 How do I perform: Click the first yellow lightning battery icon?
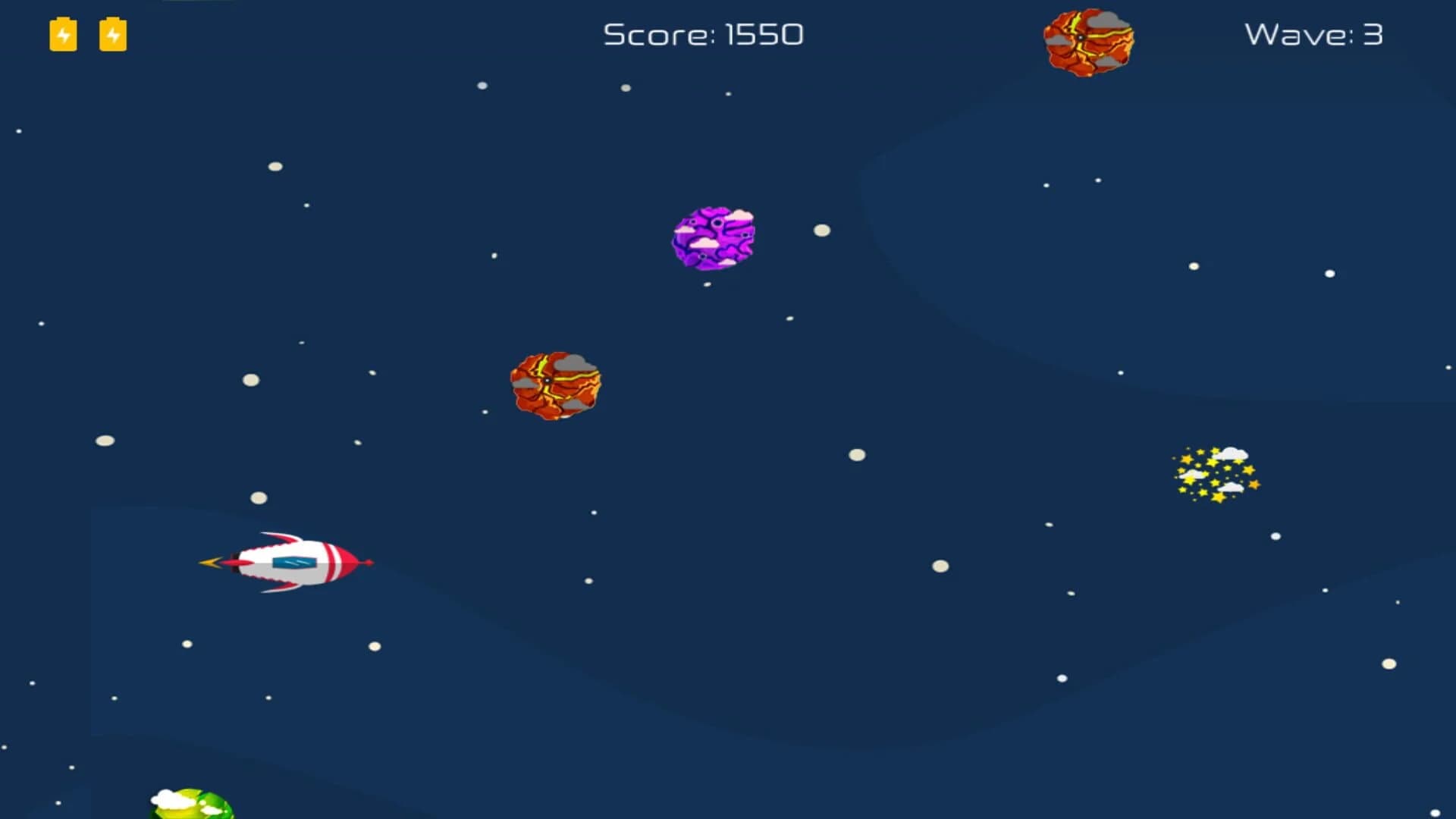pos(63,34)
